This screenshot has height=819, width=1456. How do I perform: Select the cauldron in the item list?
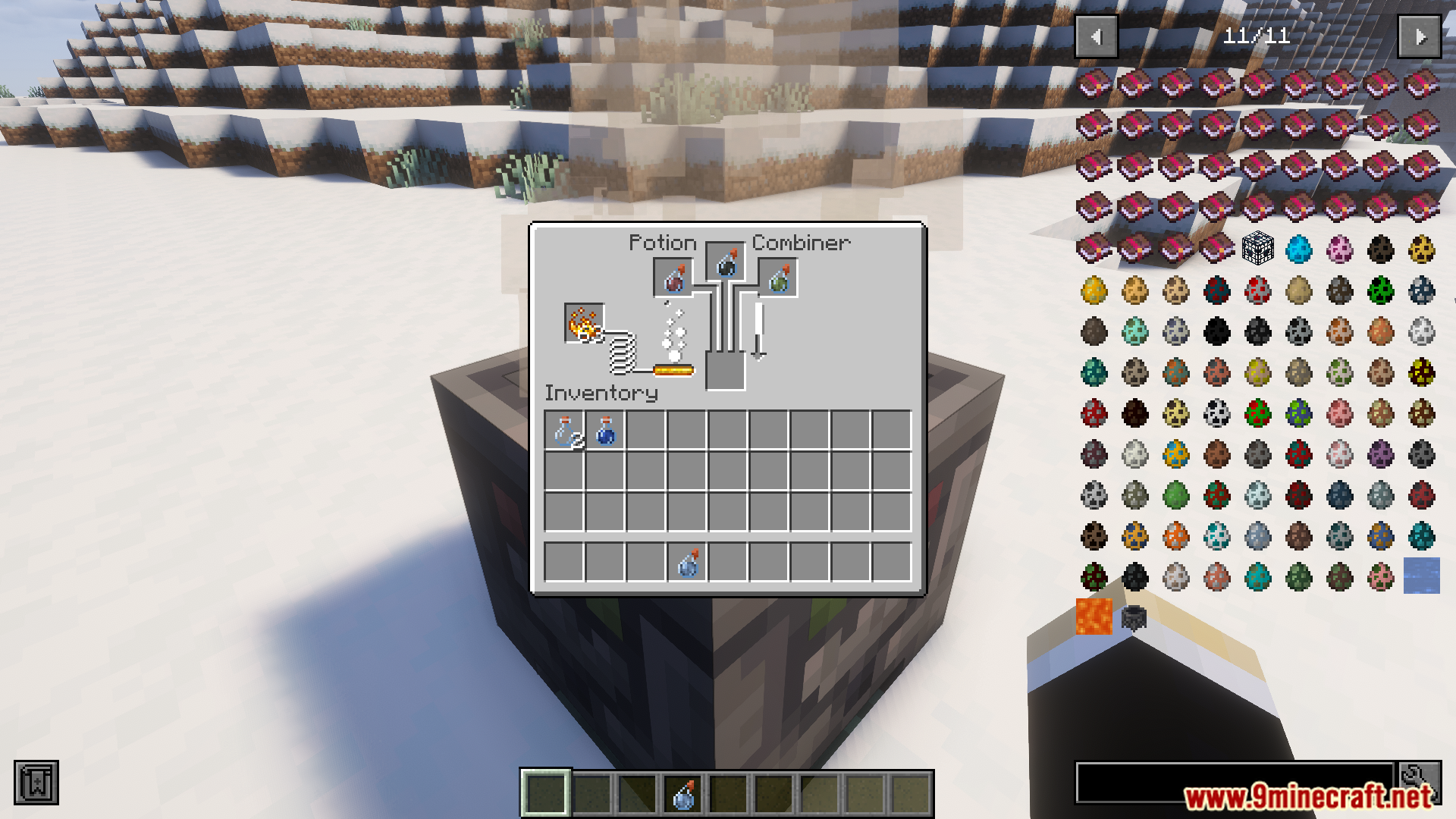click(x=1134, y=617)
